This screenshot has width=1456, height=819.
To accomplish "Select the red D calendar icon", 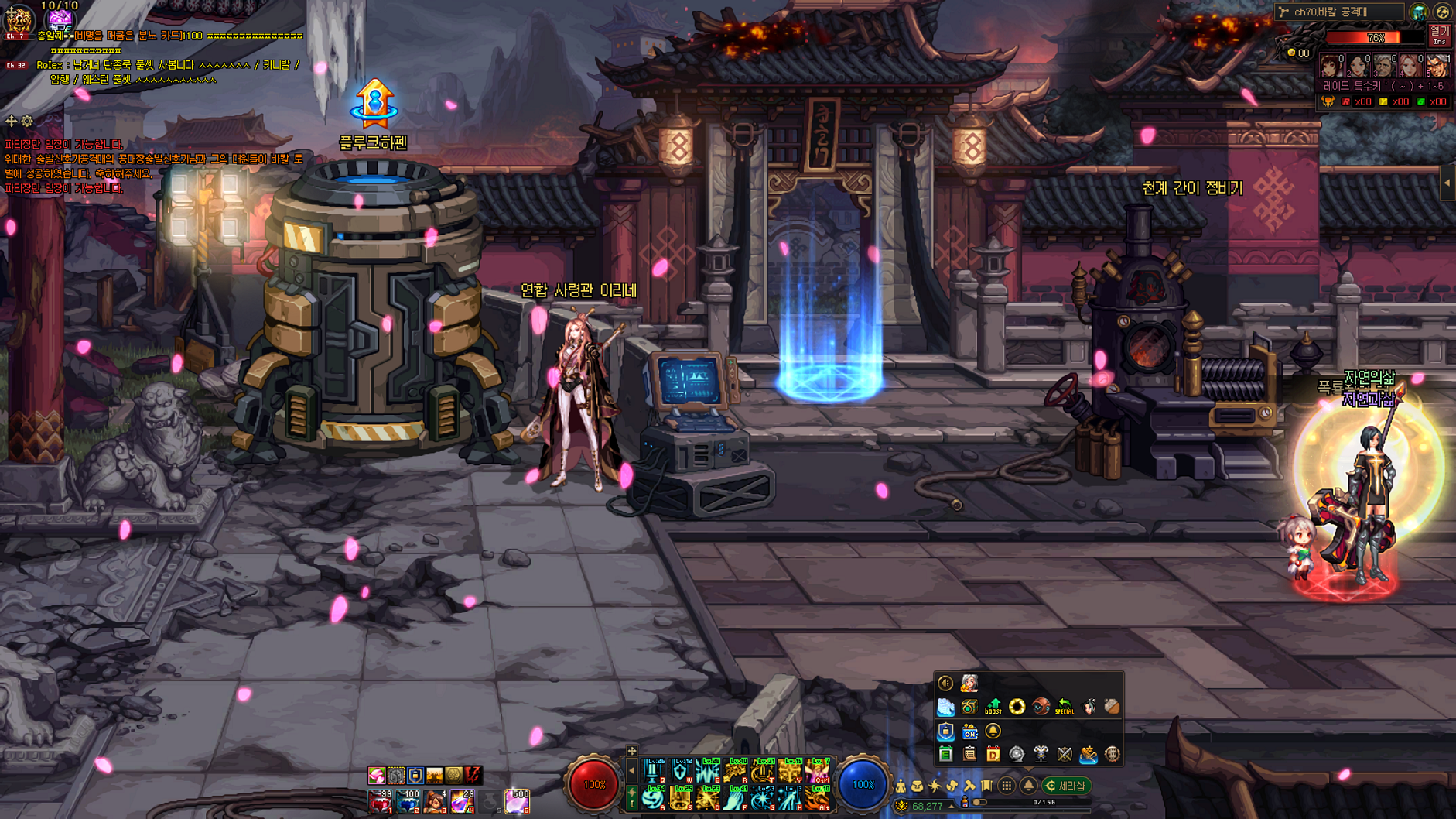I will pyautogui.click(x=993, y=754).
